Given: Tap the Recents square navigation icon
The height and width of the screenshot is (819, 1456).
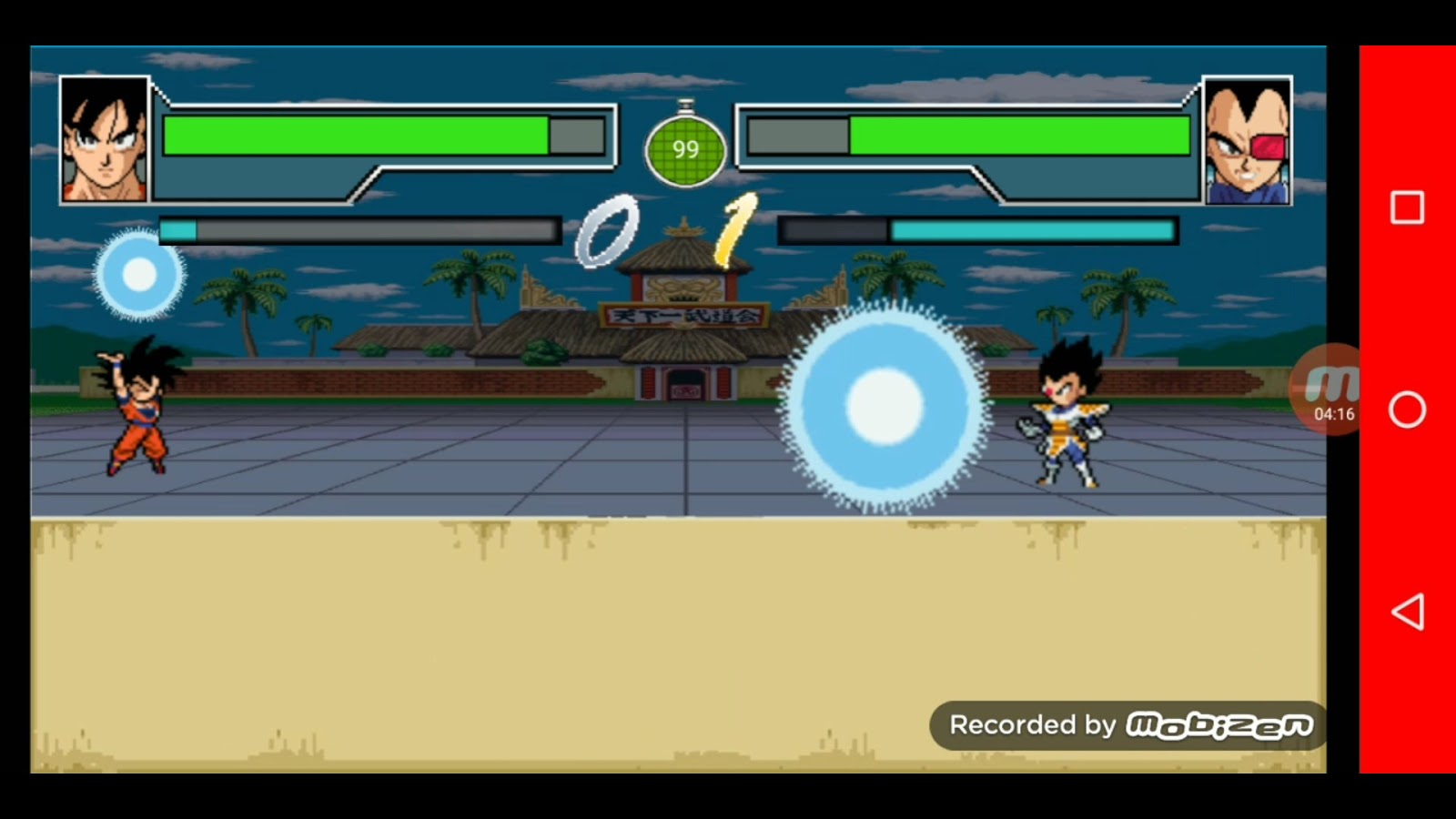Looking at the screenshot, I should point(1406,207).
